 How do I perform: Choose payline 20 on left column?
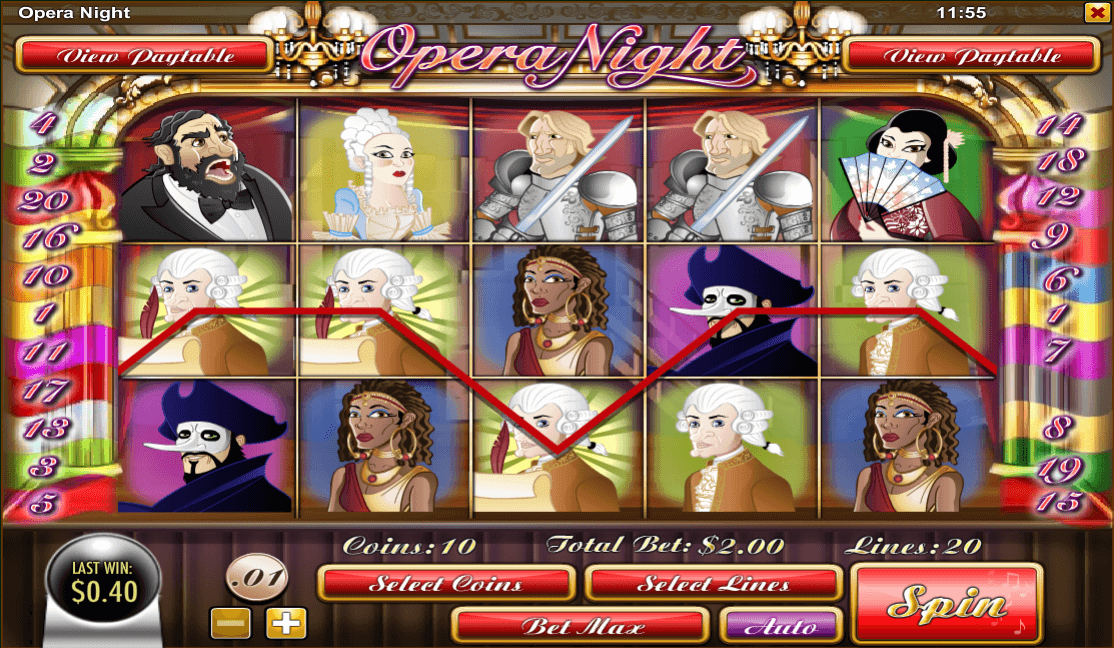click(43, 200)
